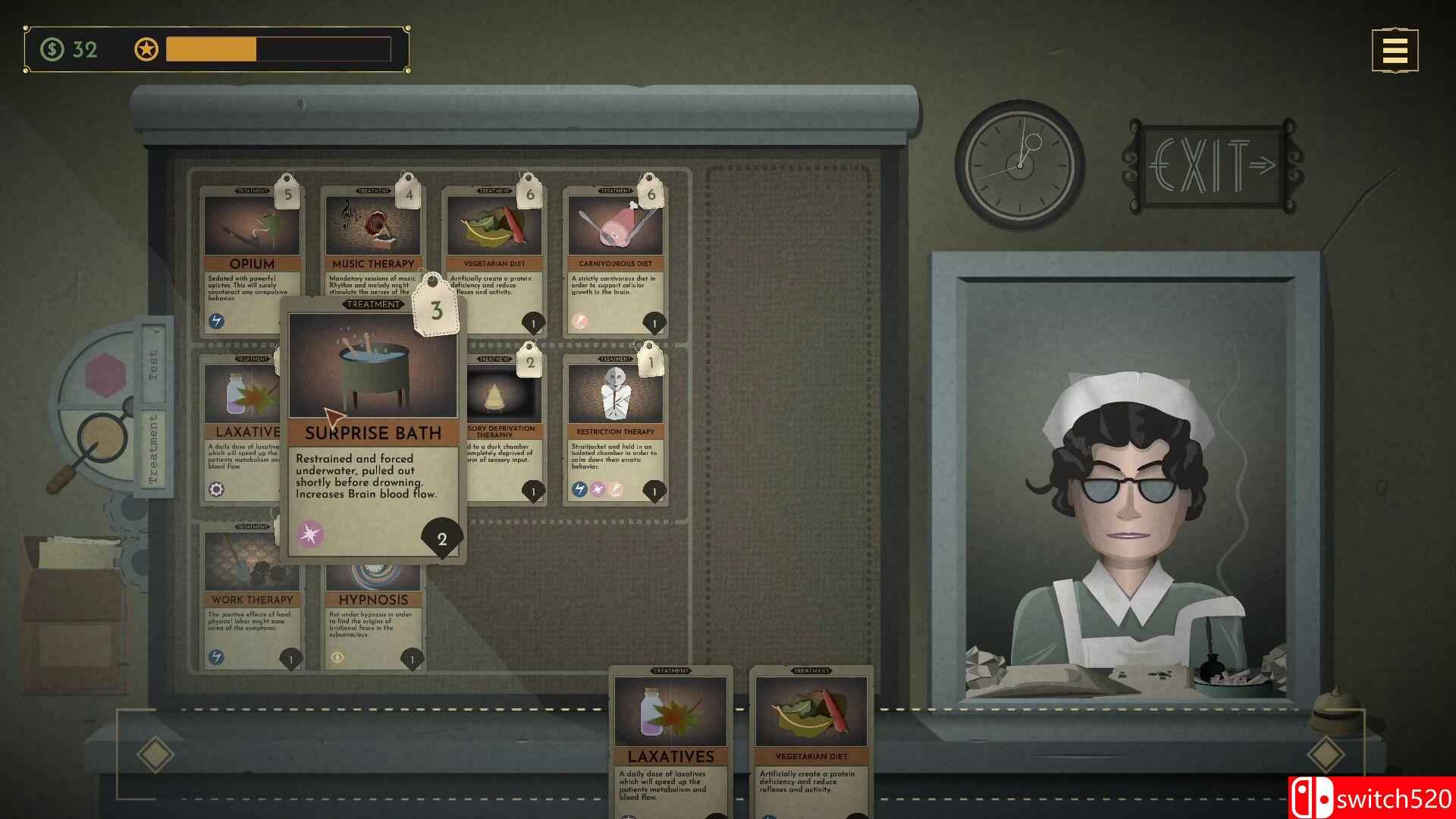This screenshot has height=819, width=1456.
Task: Select the coin dollar icon in the top bar
Action: pos(52,50)
